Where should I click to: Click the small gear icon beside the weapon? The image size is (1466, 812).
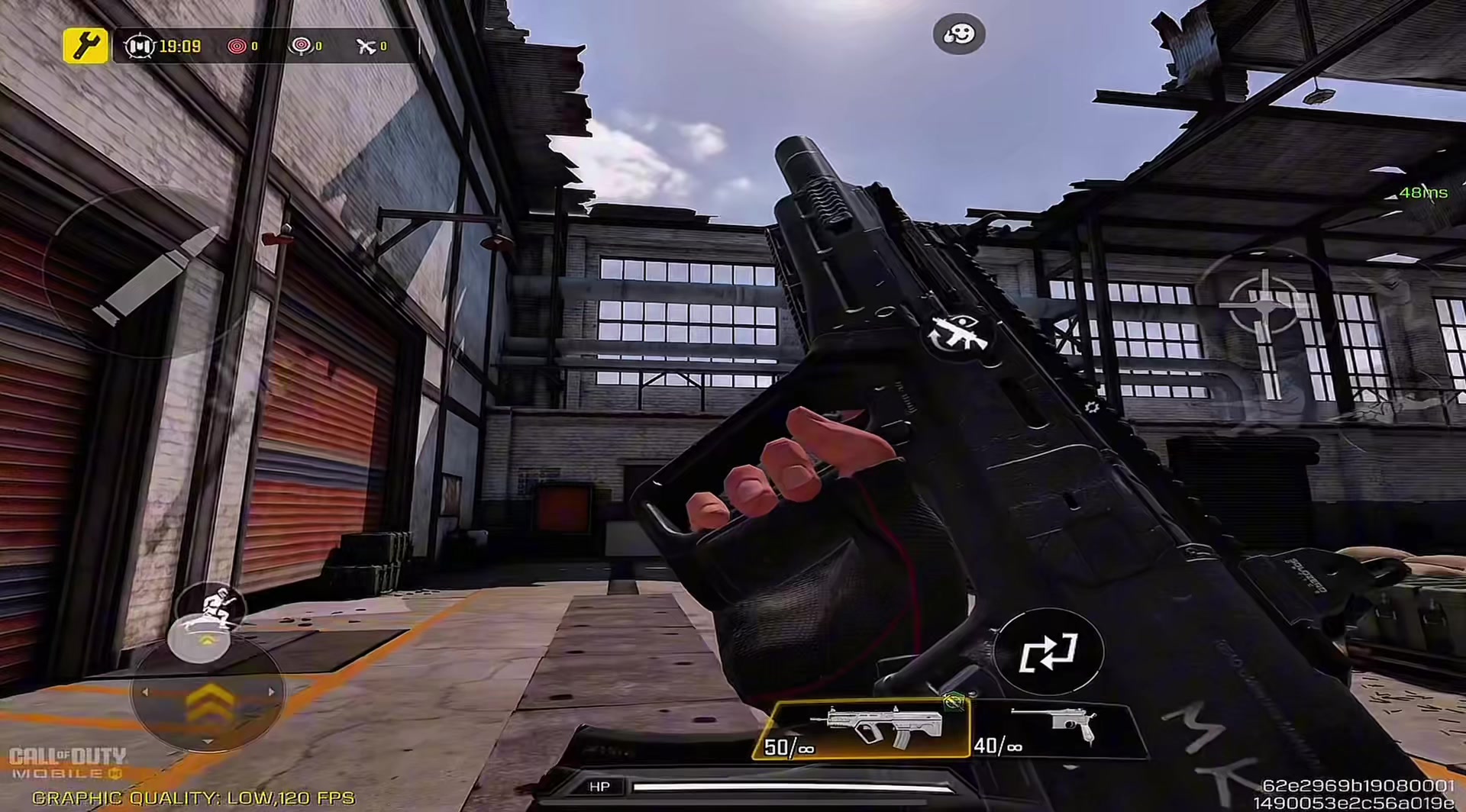(x=1092, y=408)
